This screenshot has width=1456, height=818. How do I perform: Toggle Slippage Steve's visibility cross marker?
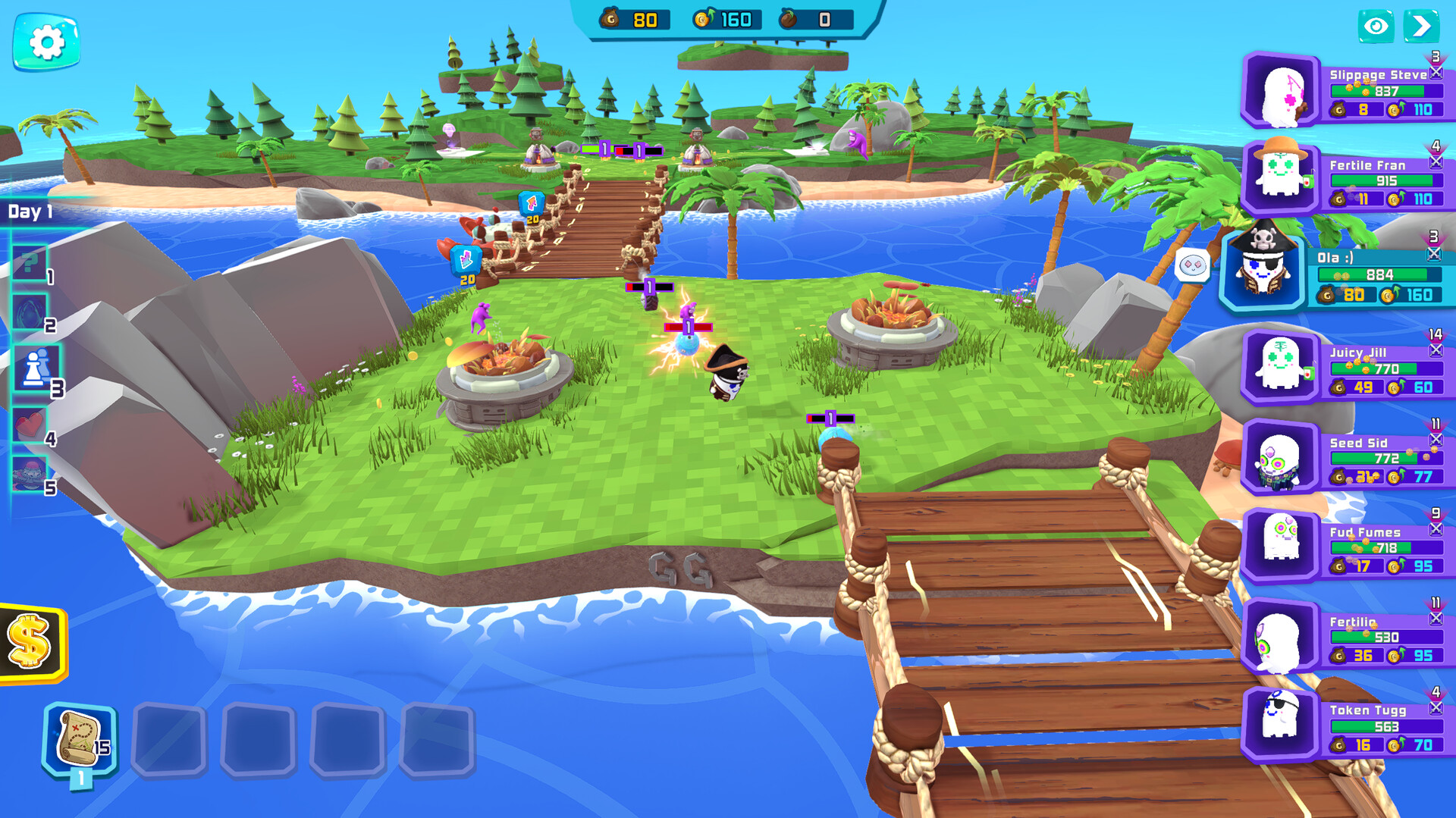click(x=1436, y=74)
